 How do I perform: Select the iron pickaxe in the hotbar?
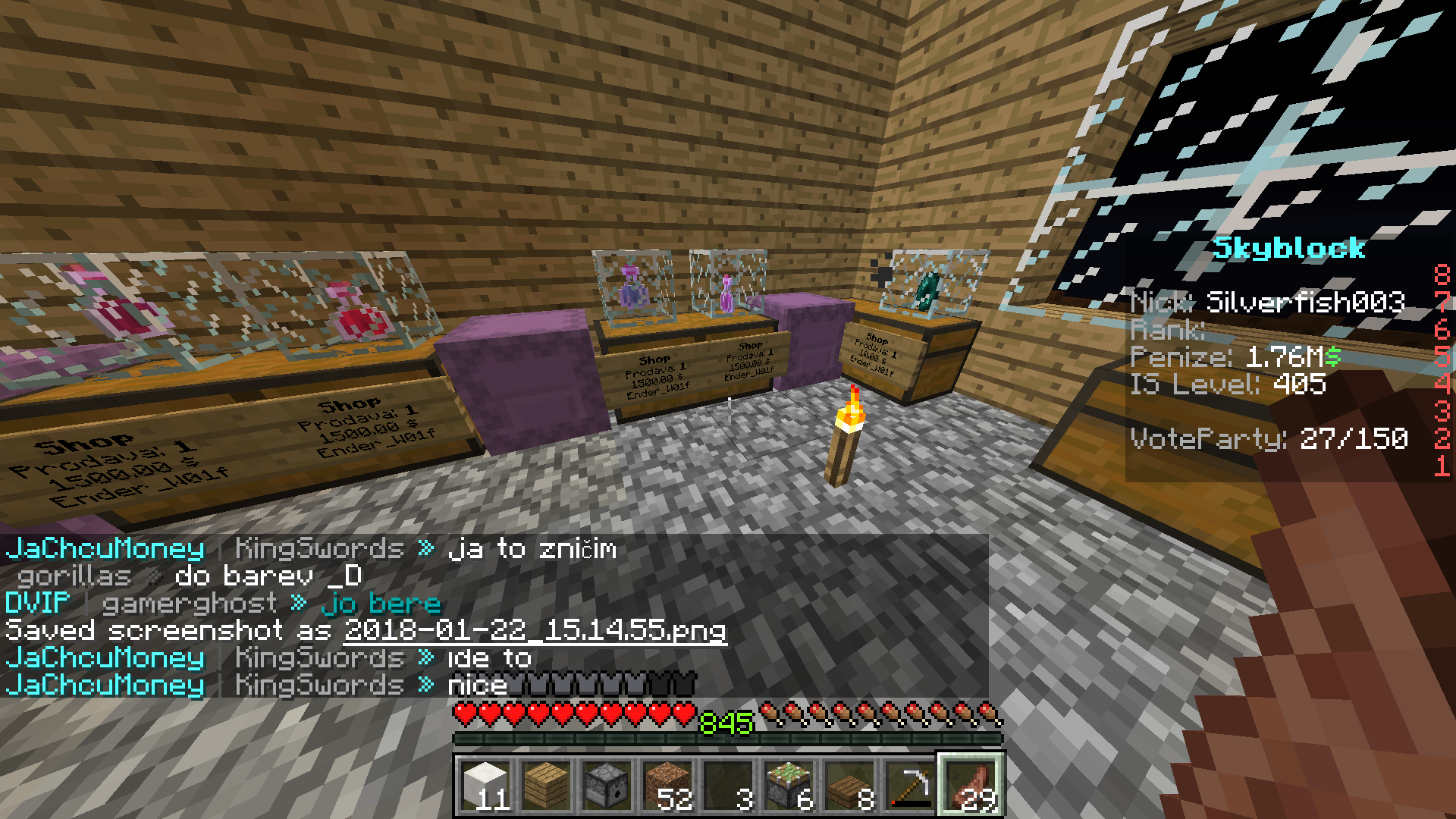910,786
